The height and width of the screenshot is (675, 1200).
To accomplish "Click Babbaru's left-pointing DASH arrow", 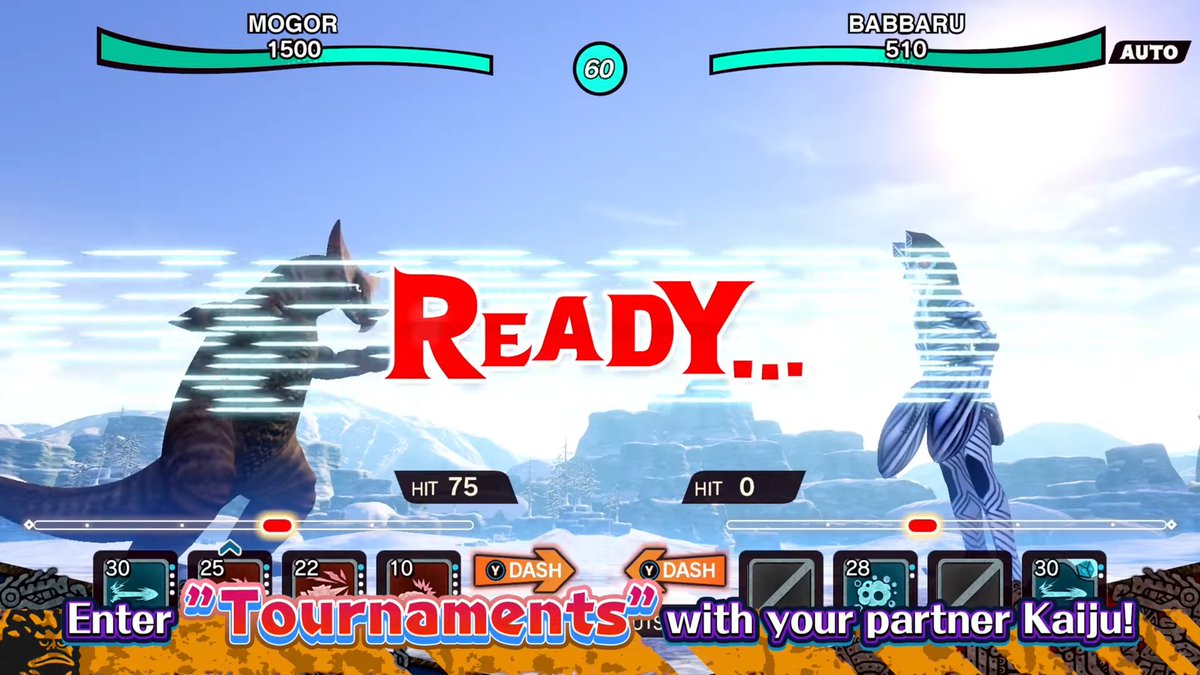I will click(x=676, y=570).
